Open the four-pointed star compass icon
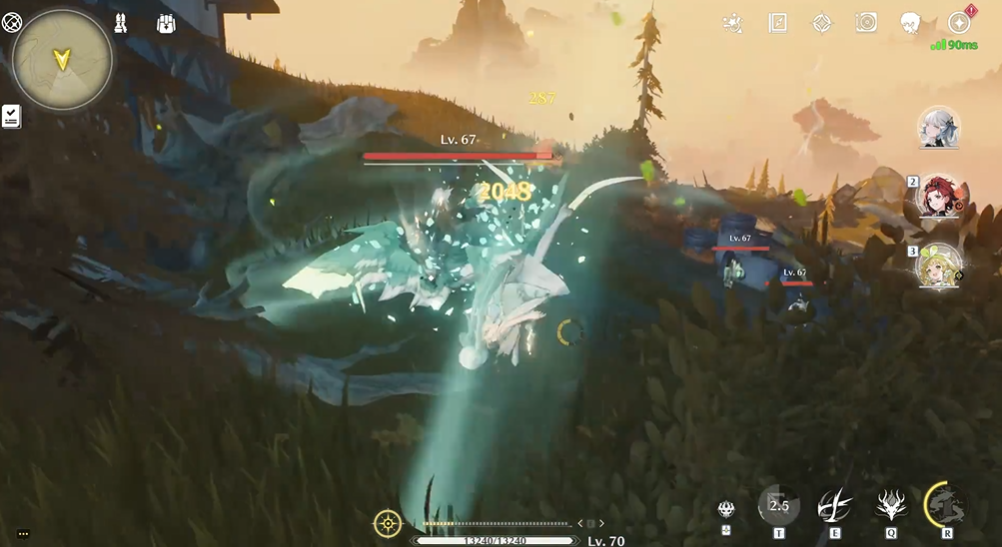The width and height of the screenshot is (1002, 547). click(822, 23)
